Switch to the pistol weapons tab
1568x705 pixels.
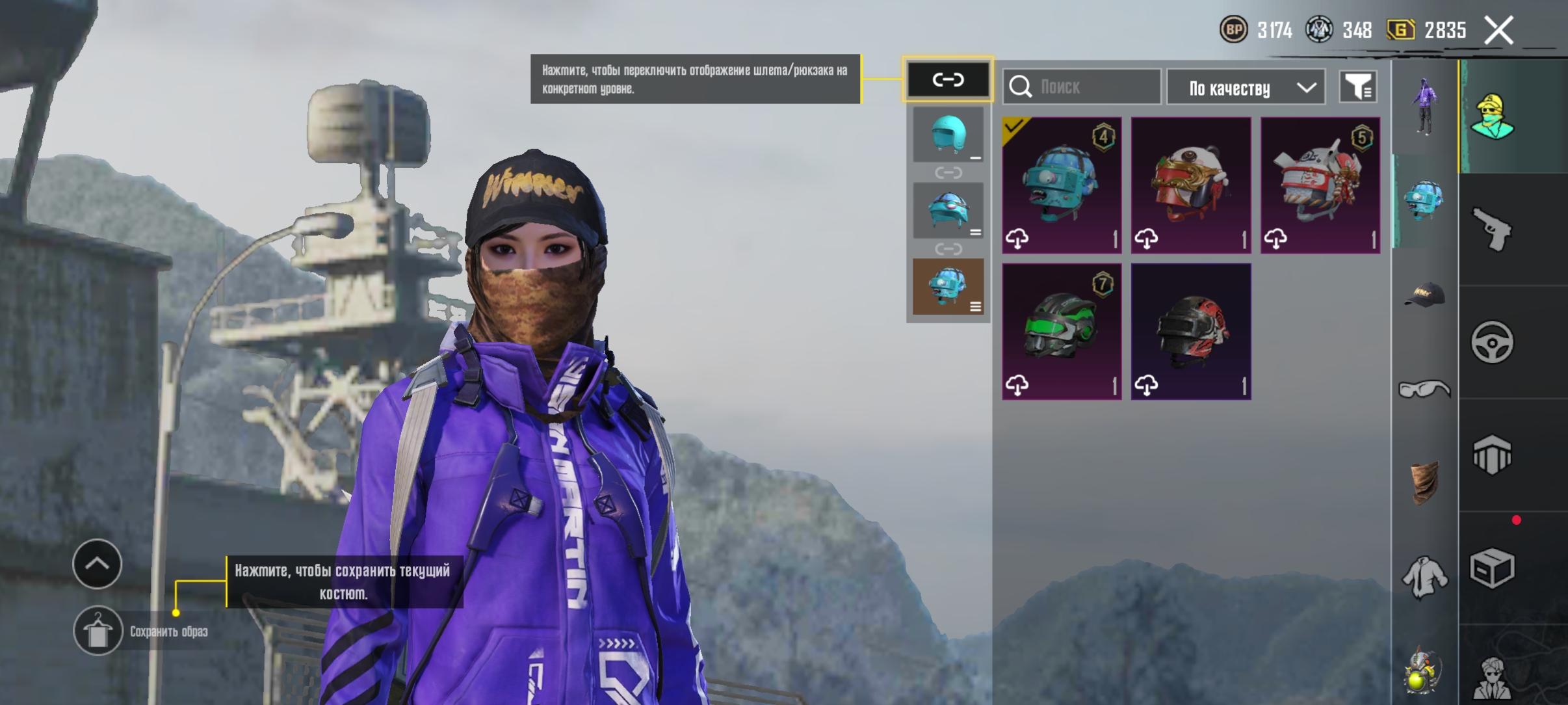1493,230
